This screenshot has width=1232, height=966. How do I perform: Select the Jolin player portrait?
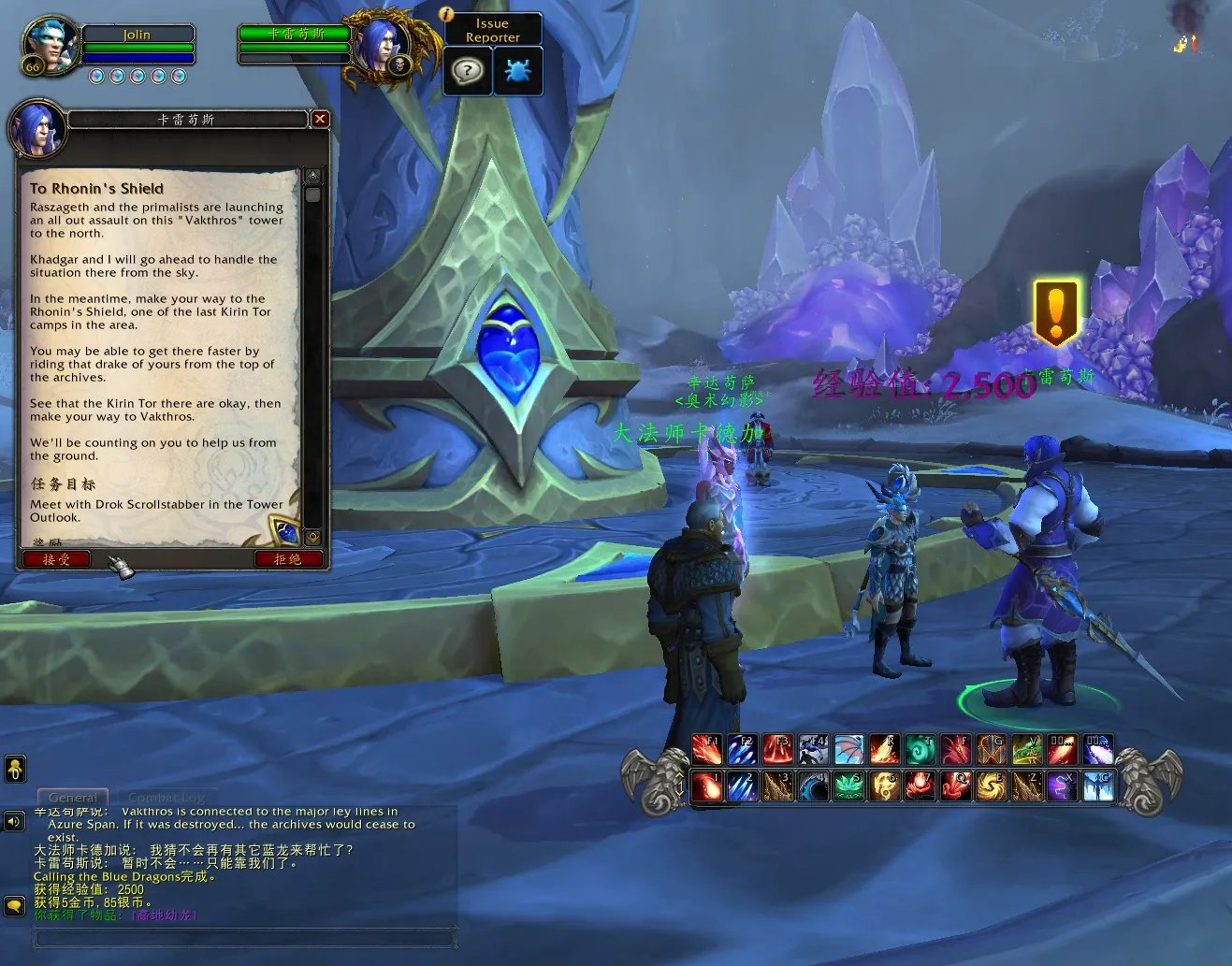coord(49,46)
